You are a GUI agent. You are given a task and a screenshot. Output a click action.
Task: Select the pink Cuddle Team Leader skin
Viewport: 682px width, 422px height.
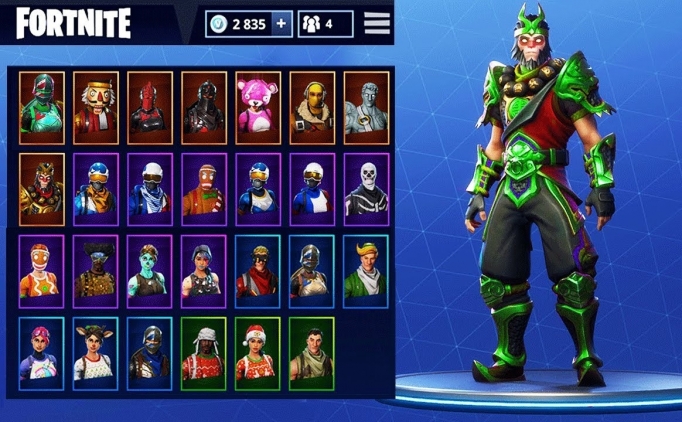257,107
